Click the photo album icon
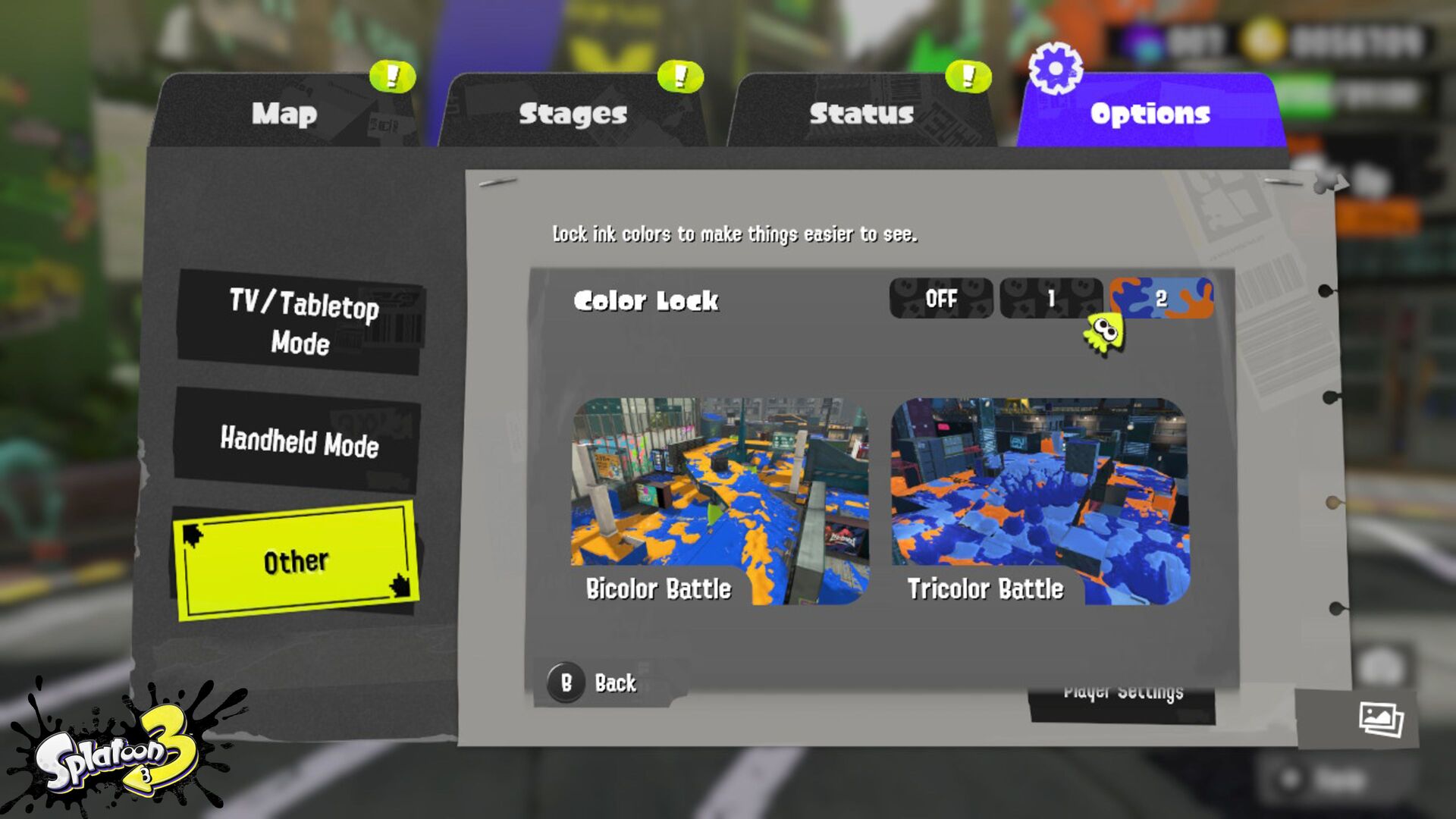1456x819 pixels. [1381, 719]
